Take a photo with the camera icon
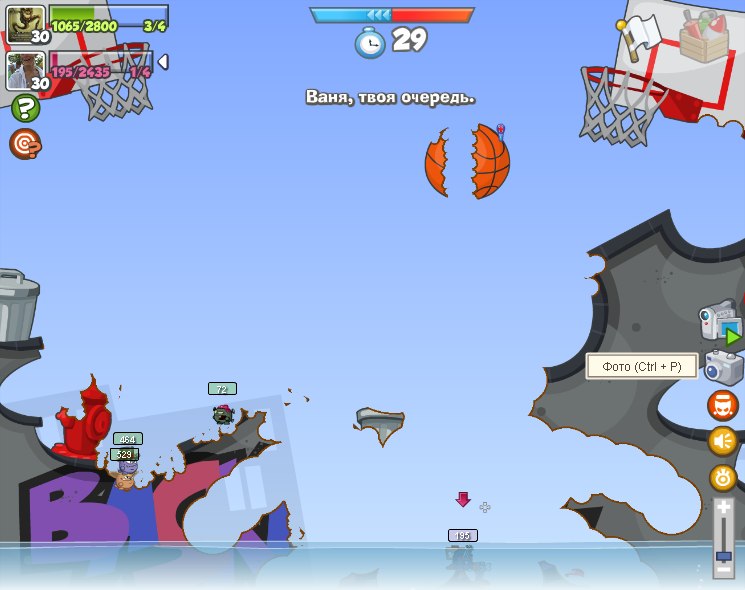This screenshot has width=745, height=590. point(722,367)
